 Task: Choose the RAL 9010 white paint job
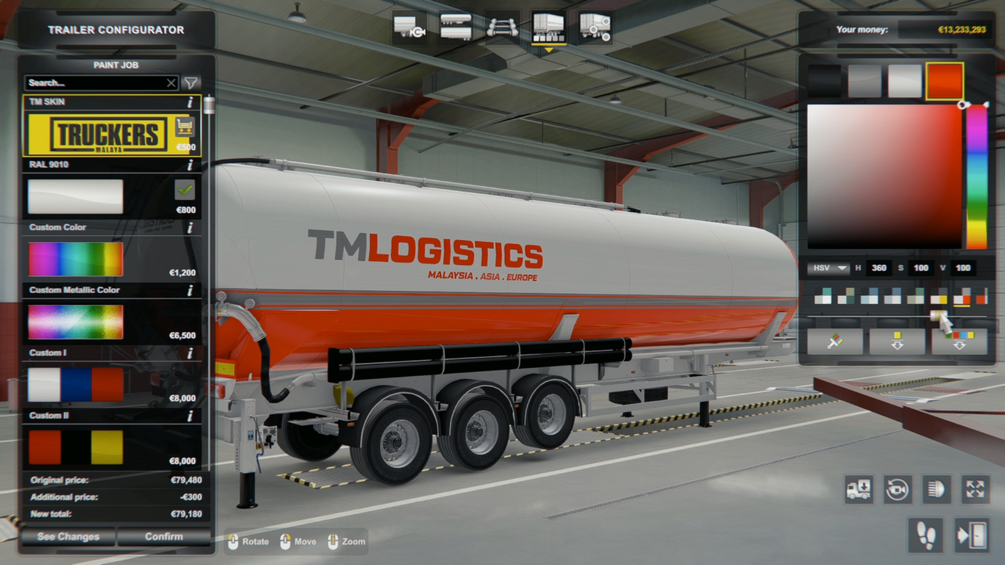(76, 197)
